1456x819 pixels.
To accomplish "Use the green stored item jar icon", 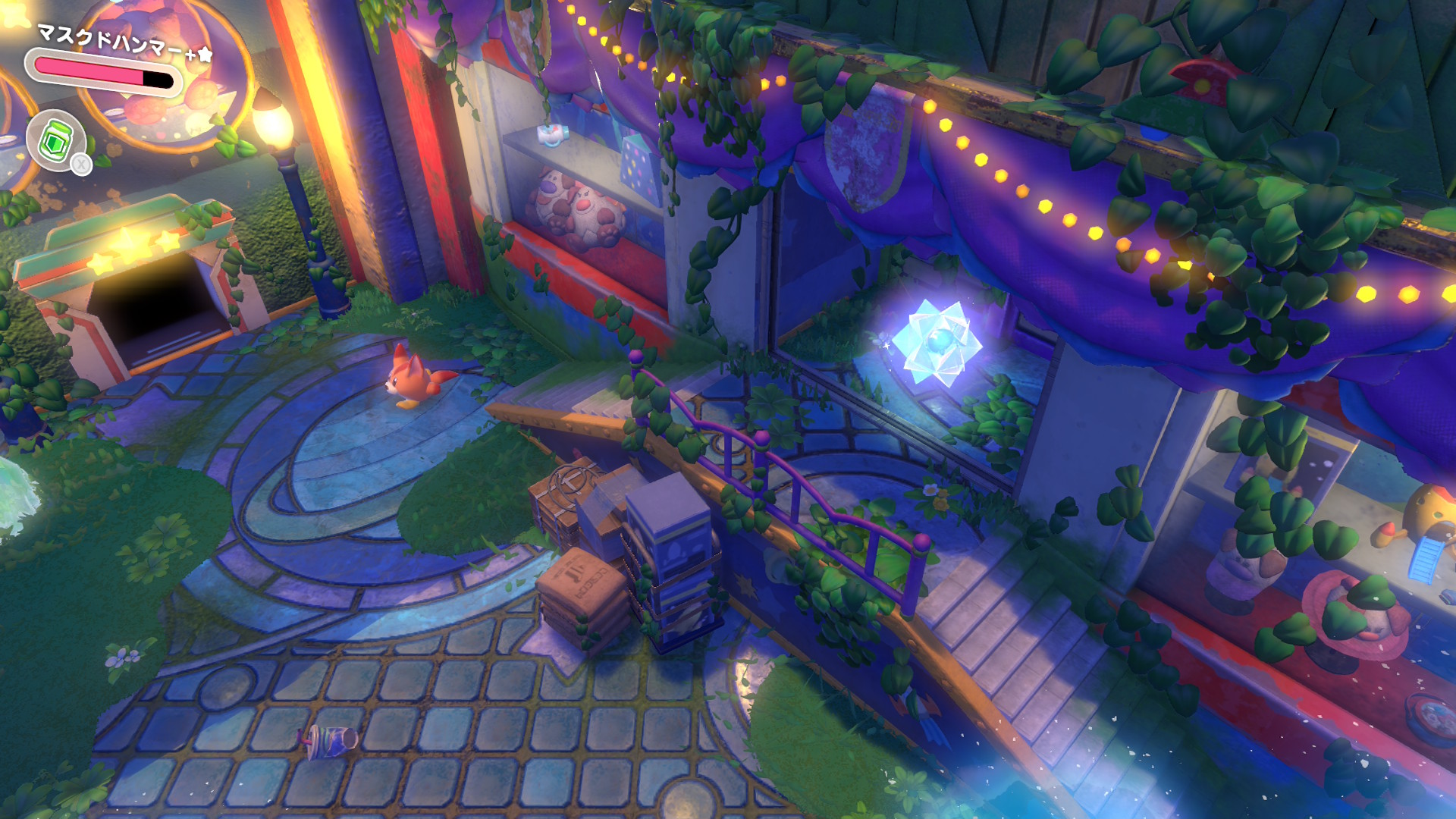I will [55, 140].
